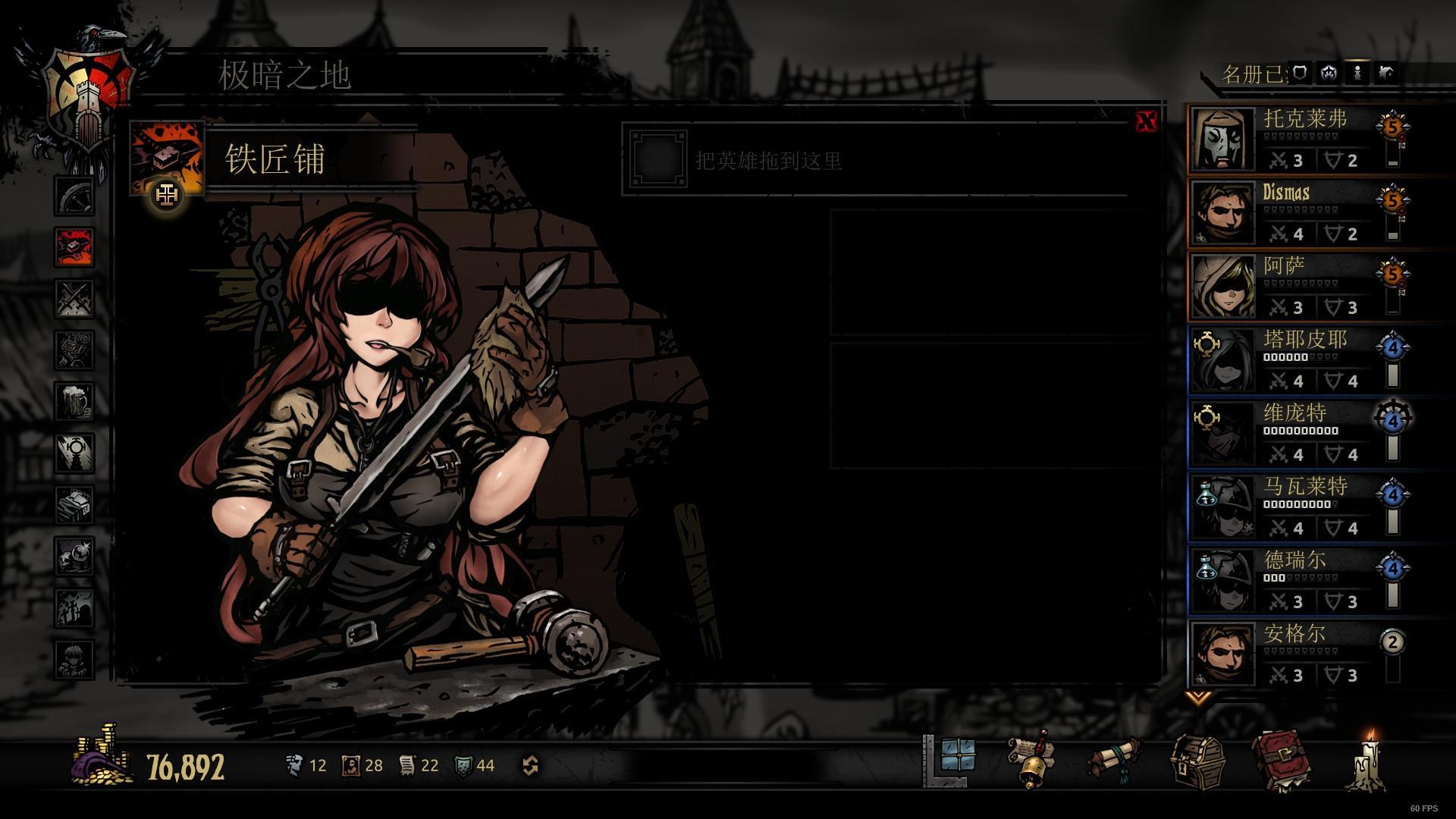
Task: Open the stagecoach wheel building shortcut
Action: coord(74,196)
